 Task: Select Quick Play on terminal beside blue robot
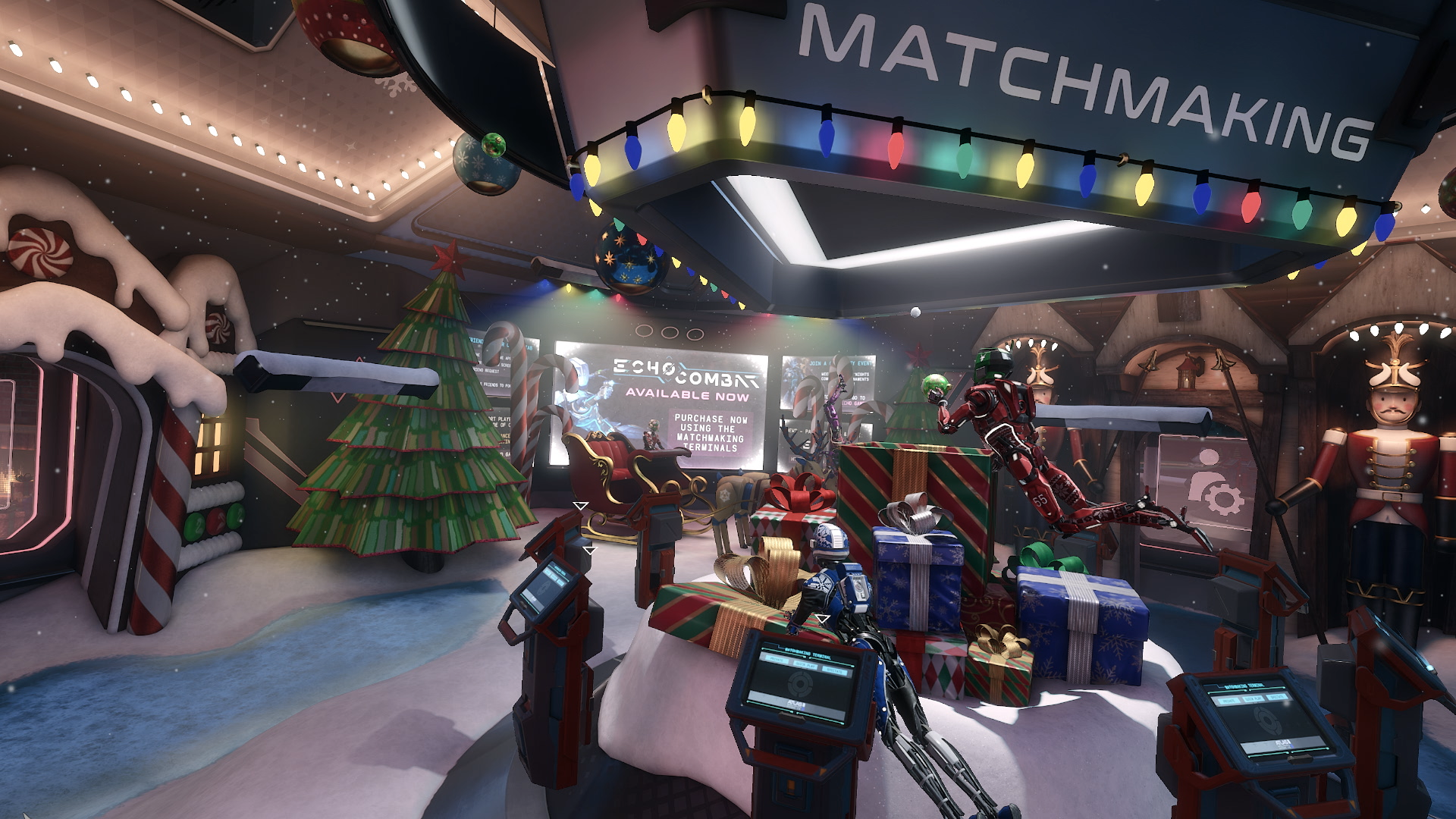805,664
